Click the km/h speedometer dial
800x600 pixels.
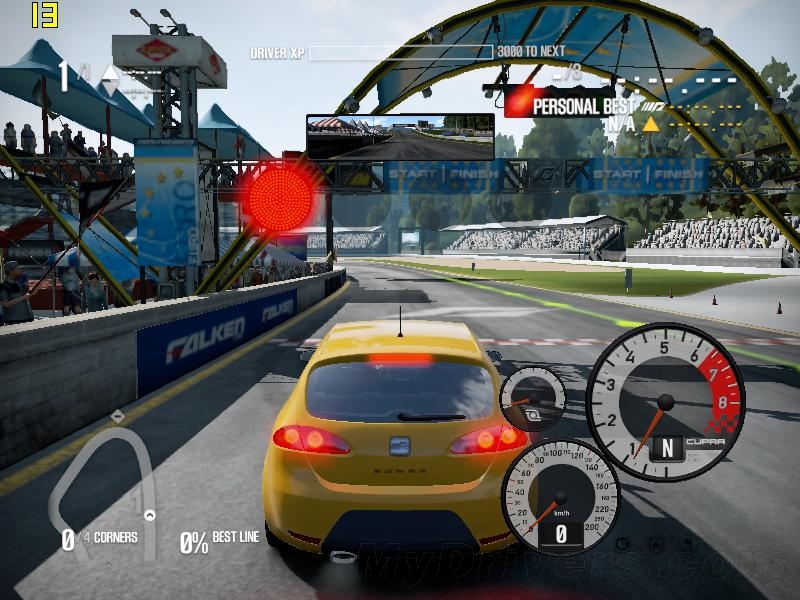(x=560, y=497)
